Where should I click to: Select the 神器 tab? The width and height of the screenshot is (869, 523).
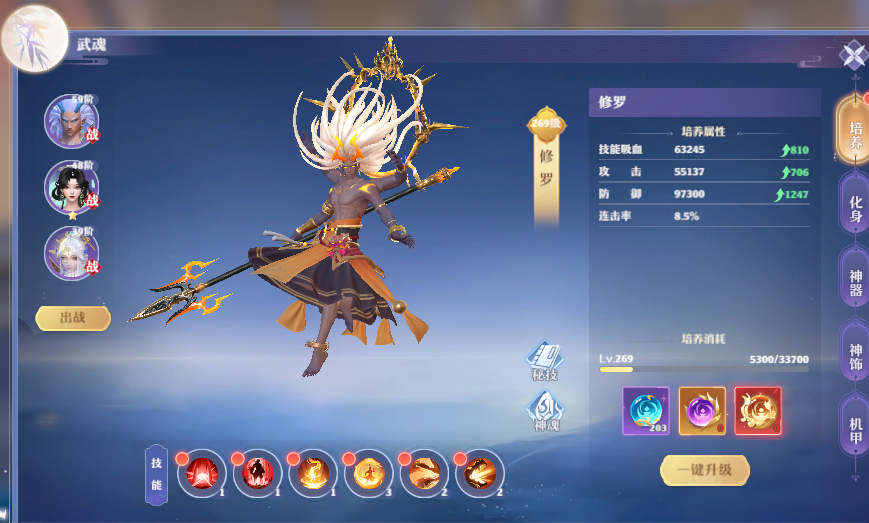pos(854,282)
